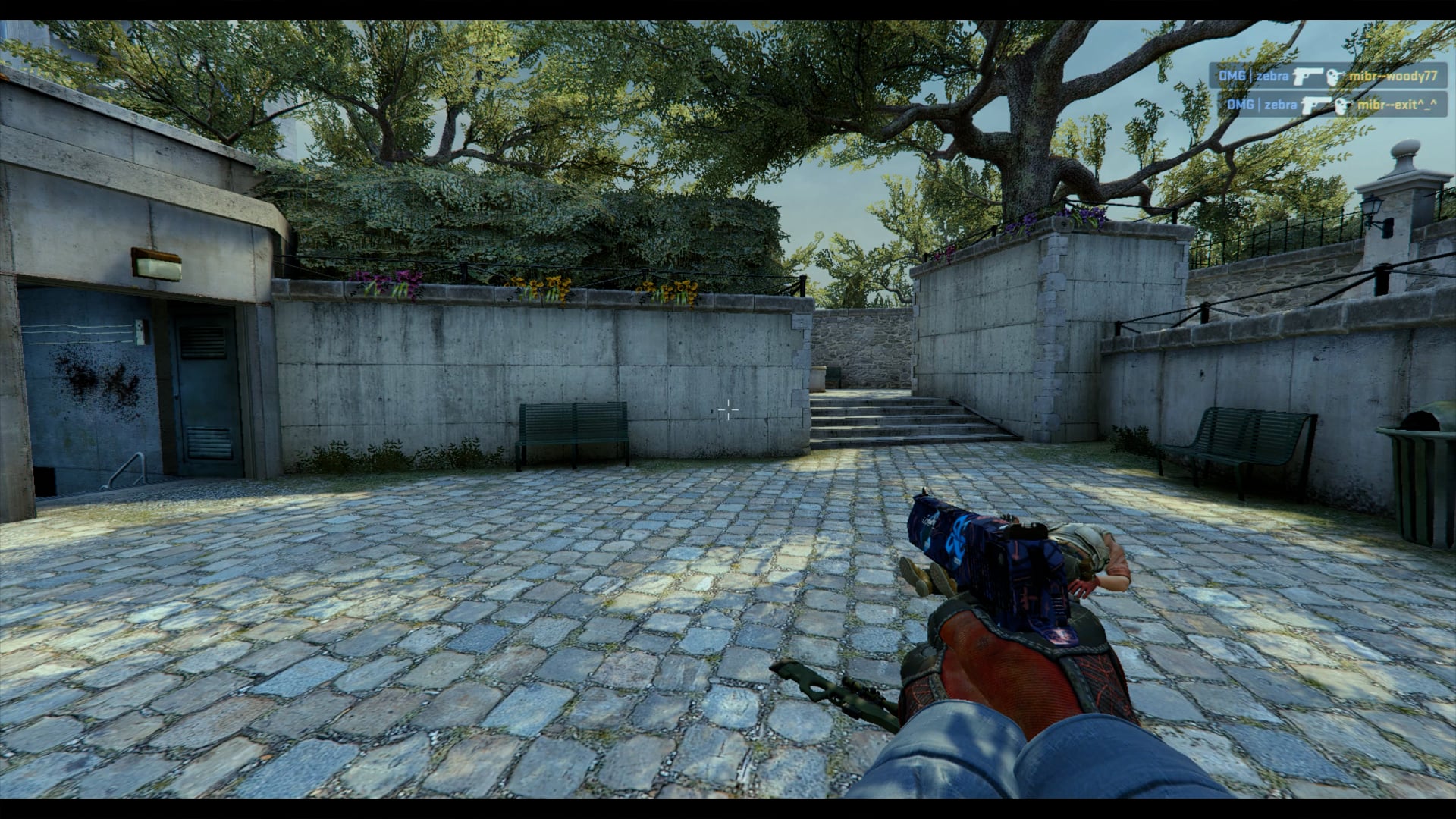This screenshot has height=819, width=1456.
Task: Select the kill feed entry for mibr--woody77
Action: 1327,76
